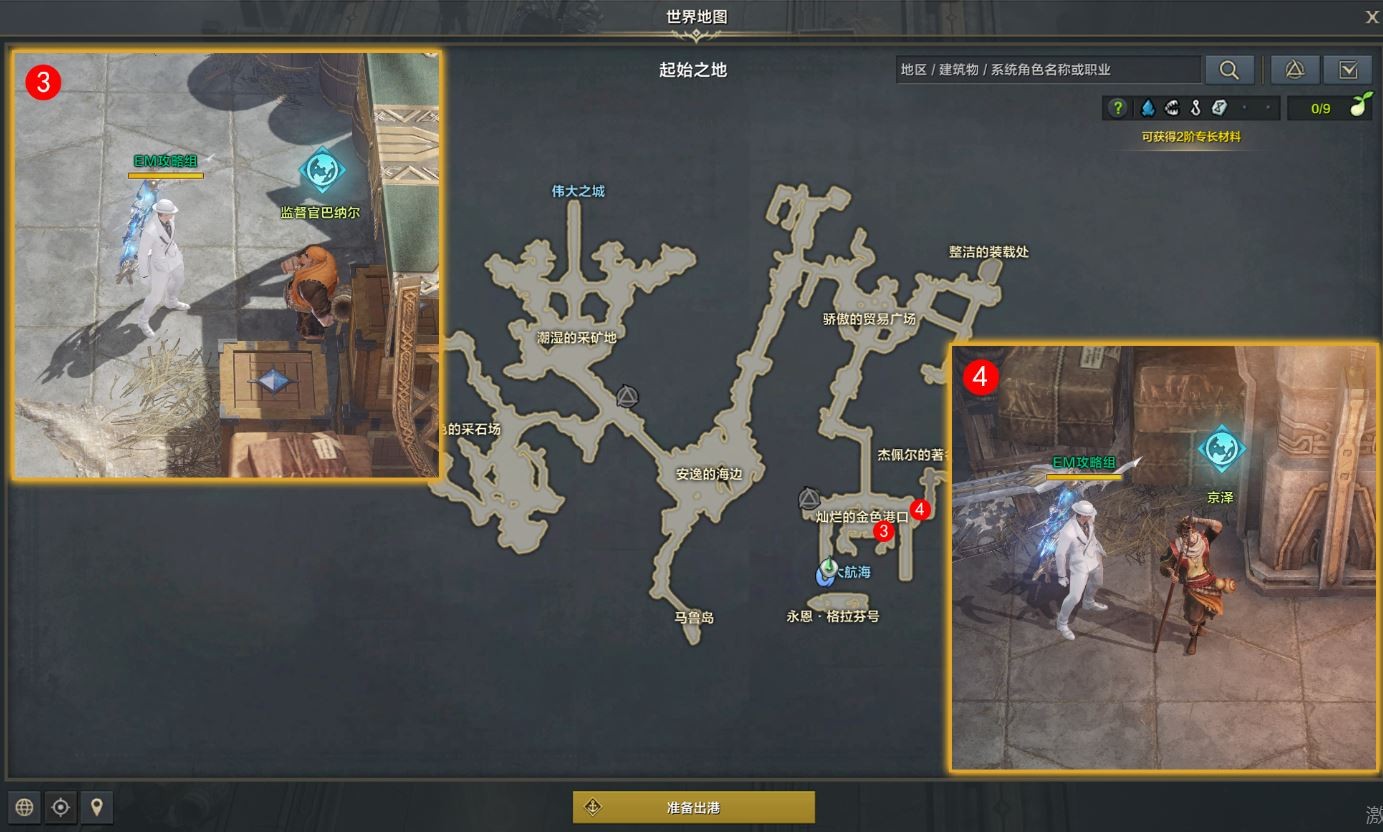Open the triangle portal filter button
Screen dimensions: 1383x832
(1294, 69)
